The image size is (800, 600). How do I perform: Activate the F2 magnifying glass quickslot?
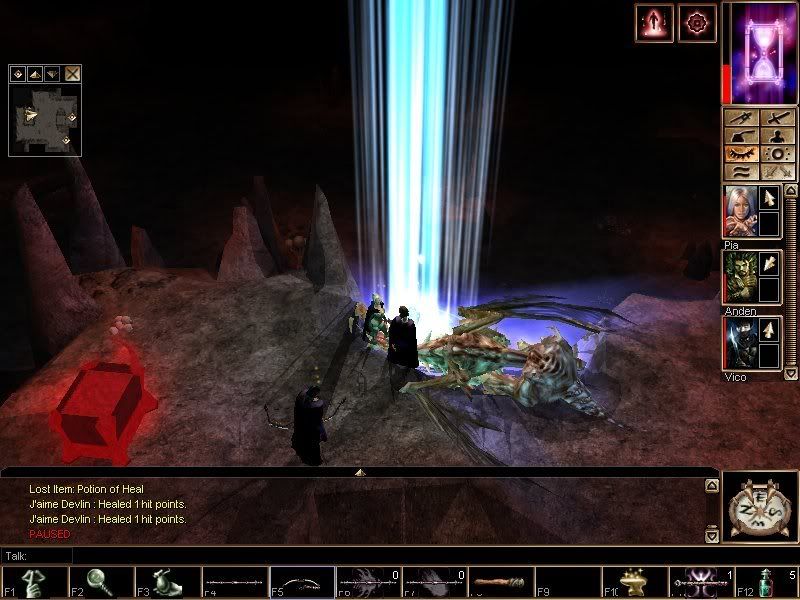click(101, 582)
